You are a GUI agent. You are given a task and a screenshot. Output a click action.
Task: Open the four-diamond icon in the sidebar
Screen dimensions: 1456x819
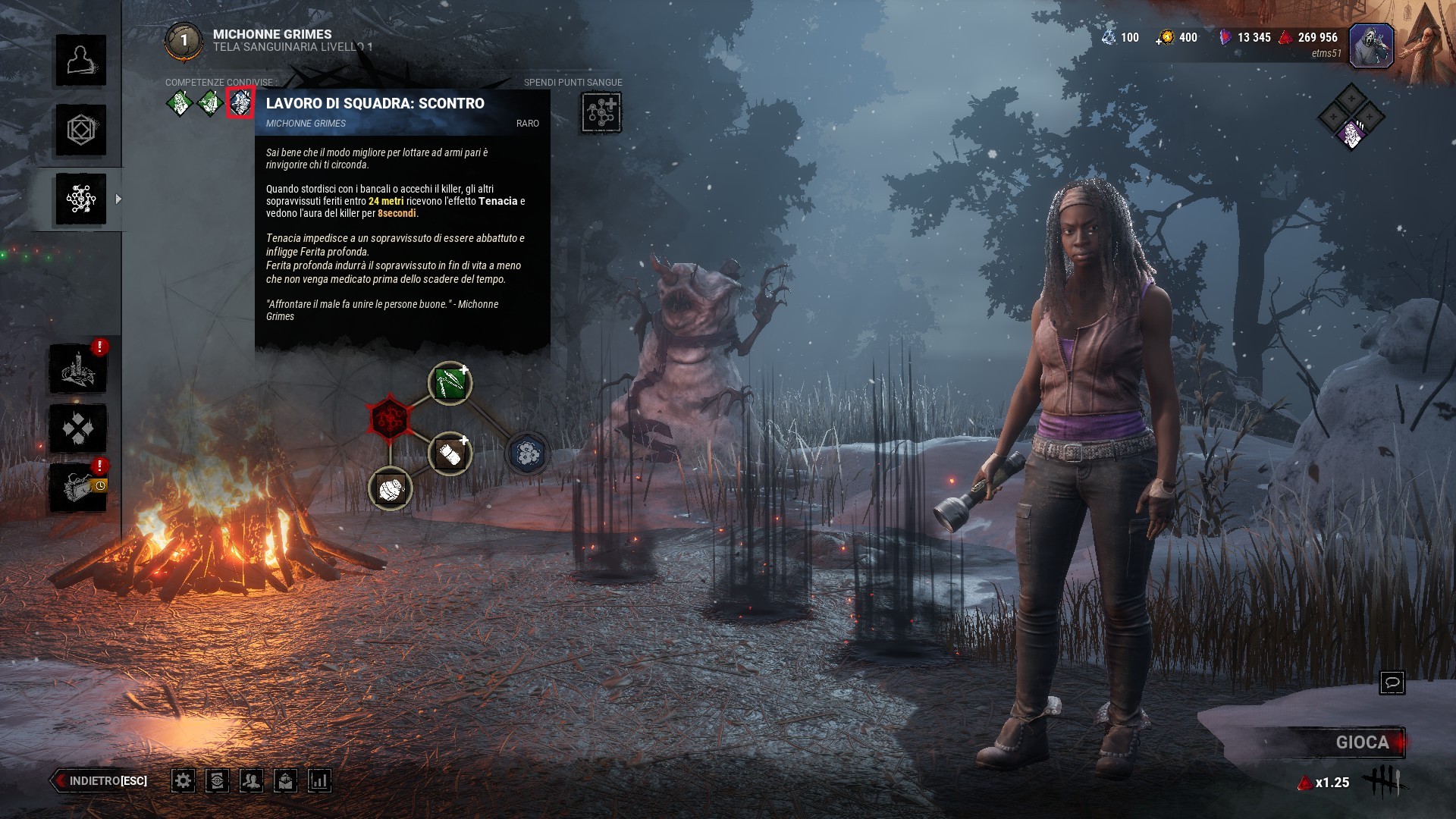(x=78, y=428)
